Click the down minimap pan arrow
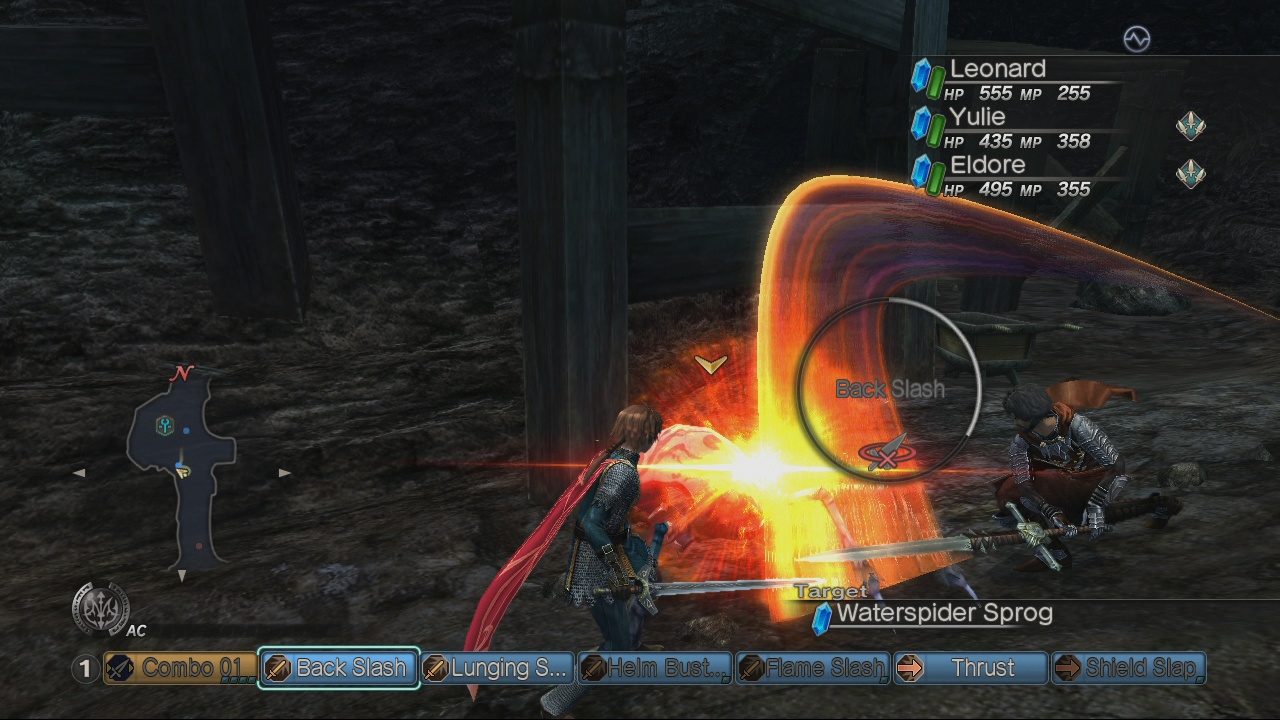This screenshot has width=1280, height=720. [183, 575]
